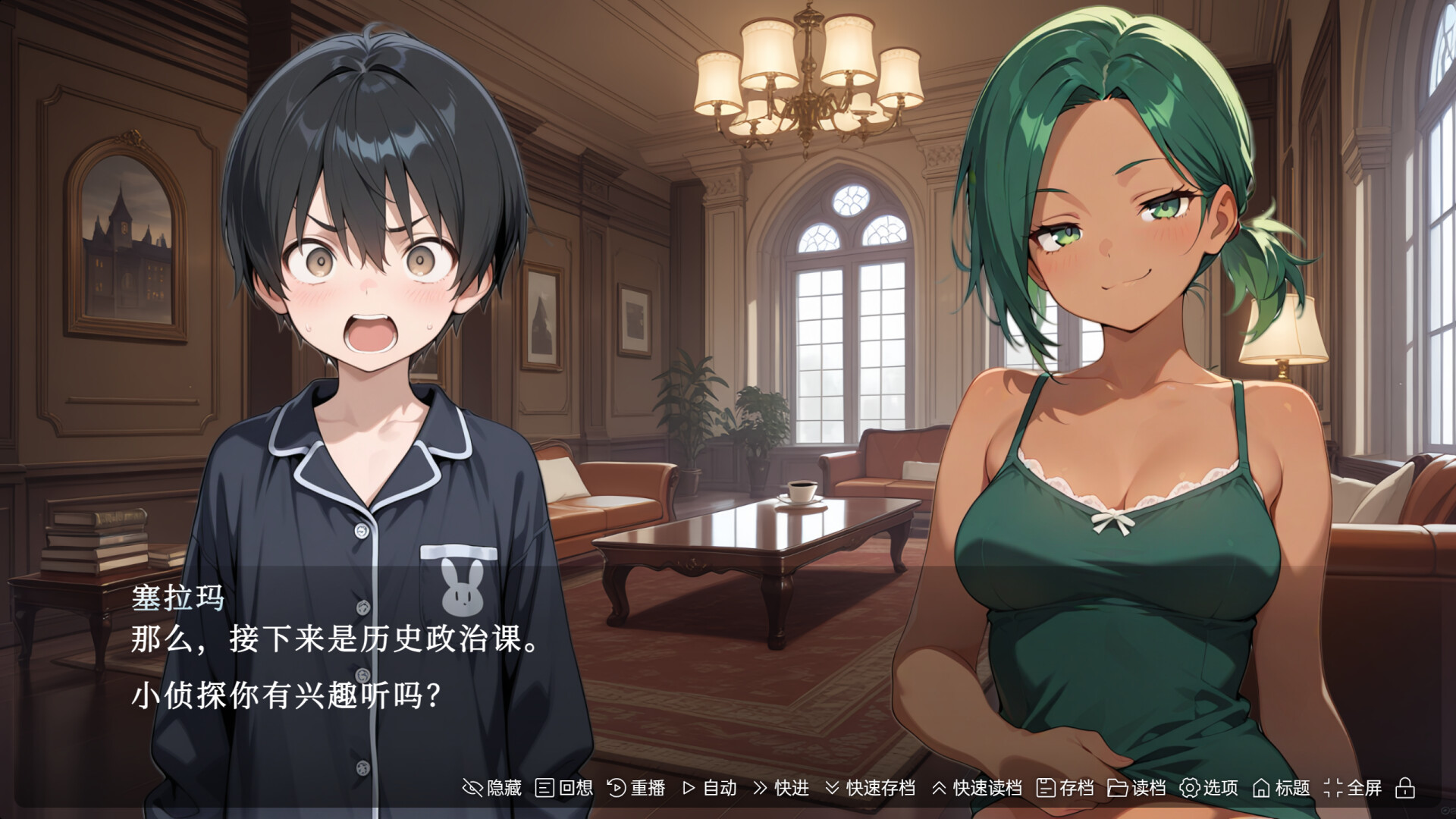Quick load using 快速读档
The height and width of the screenshot is (819, 1456).
tap(977, 788)
